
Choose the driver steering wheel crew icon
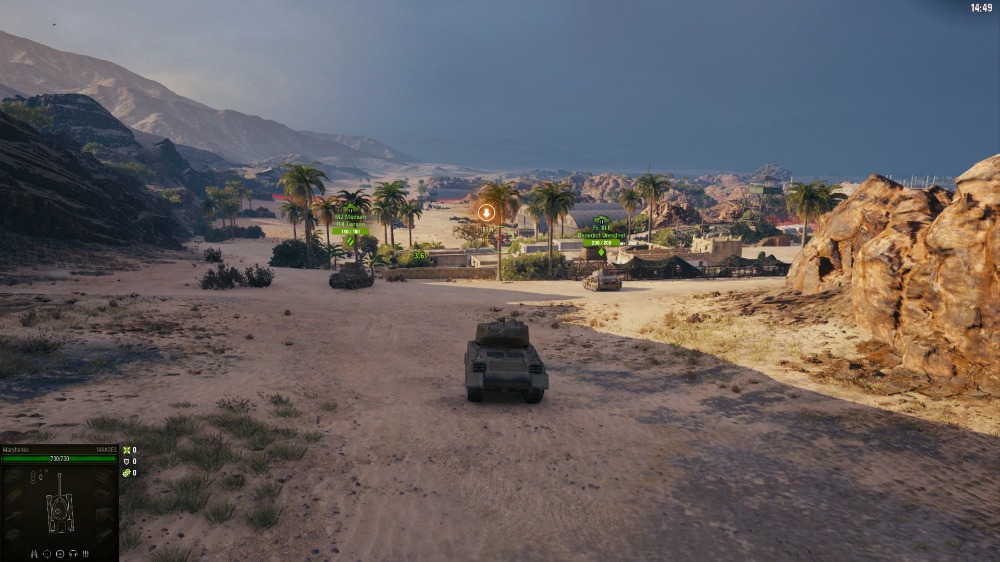(x=60, y=554)
